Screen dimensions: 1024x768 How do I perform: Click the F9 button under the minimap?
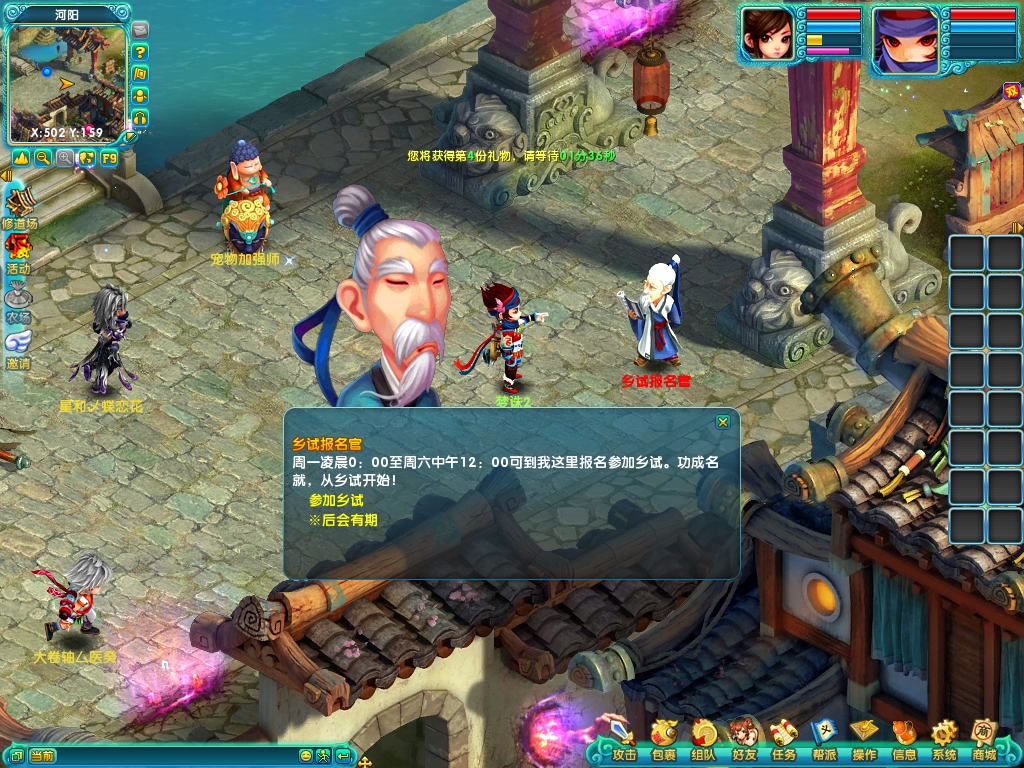109,158
